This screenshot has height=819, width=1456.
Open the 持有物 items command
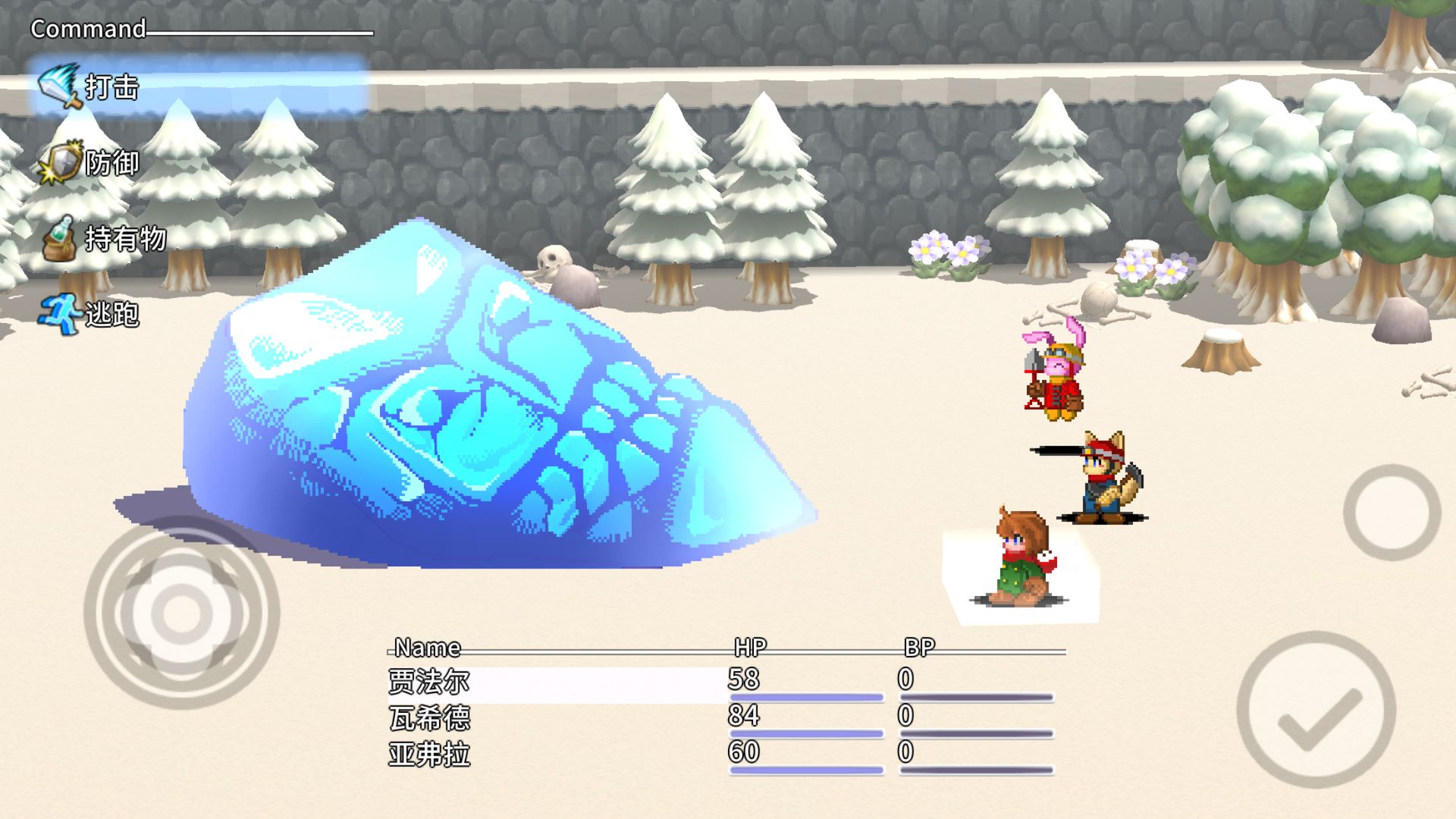(124, 239)
